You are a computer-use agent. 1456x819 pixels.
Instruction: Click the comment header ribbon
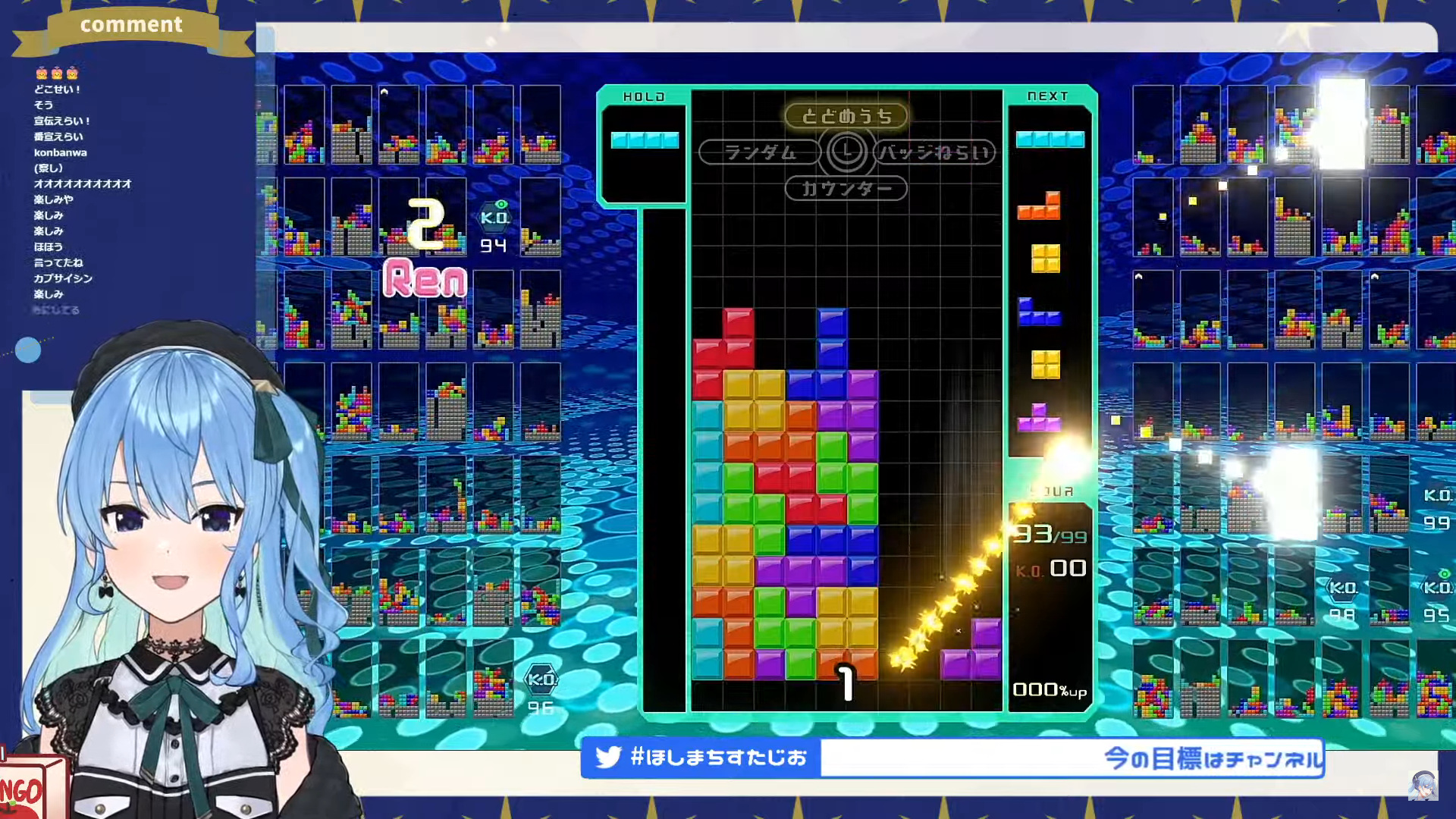pyautogui.click(x=131, y=25)
